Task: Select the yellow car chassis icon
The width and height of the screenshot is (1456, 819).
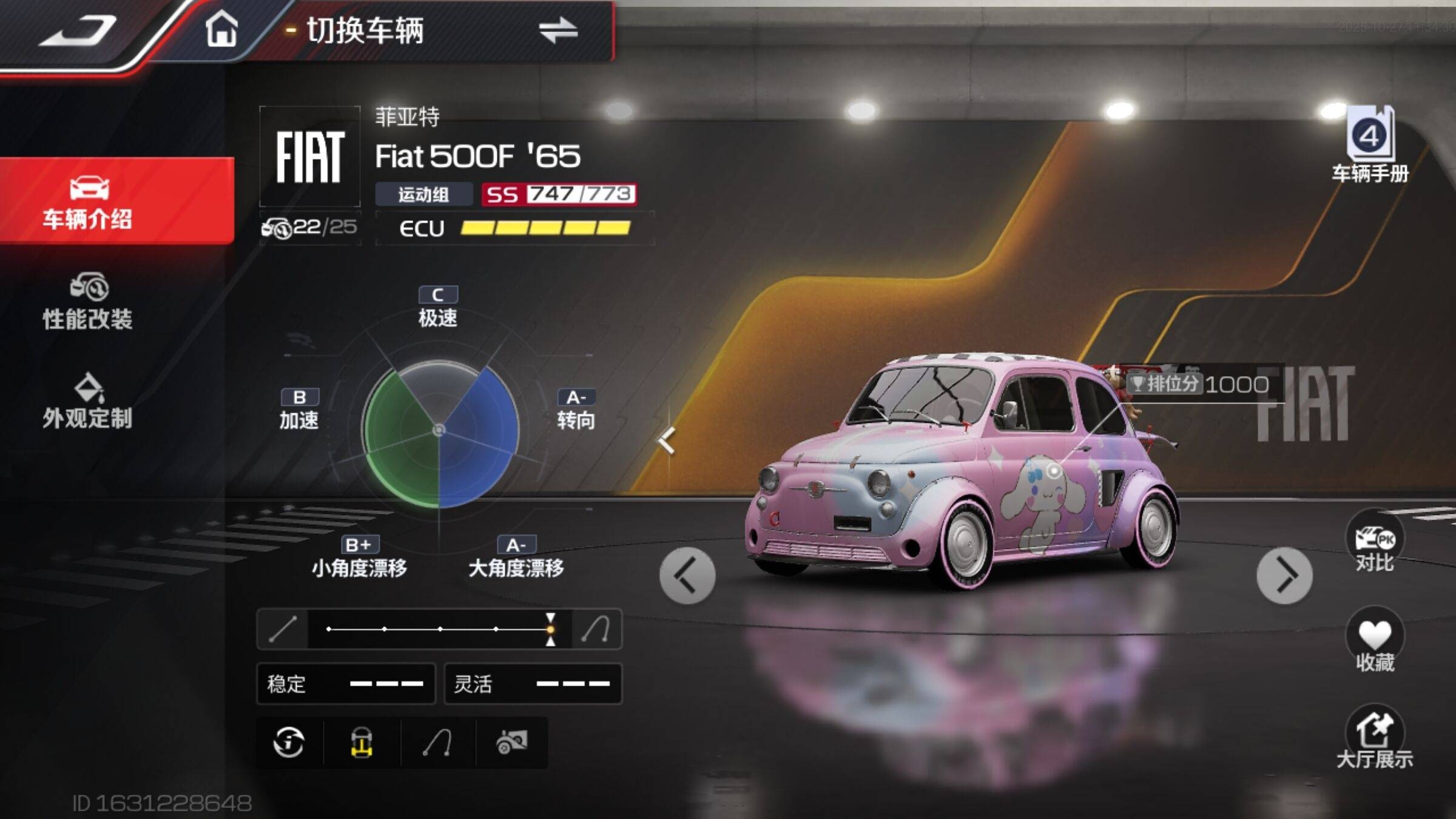Action: click(x=362, y=742)
